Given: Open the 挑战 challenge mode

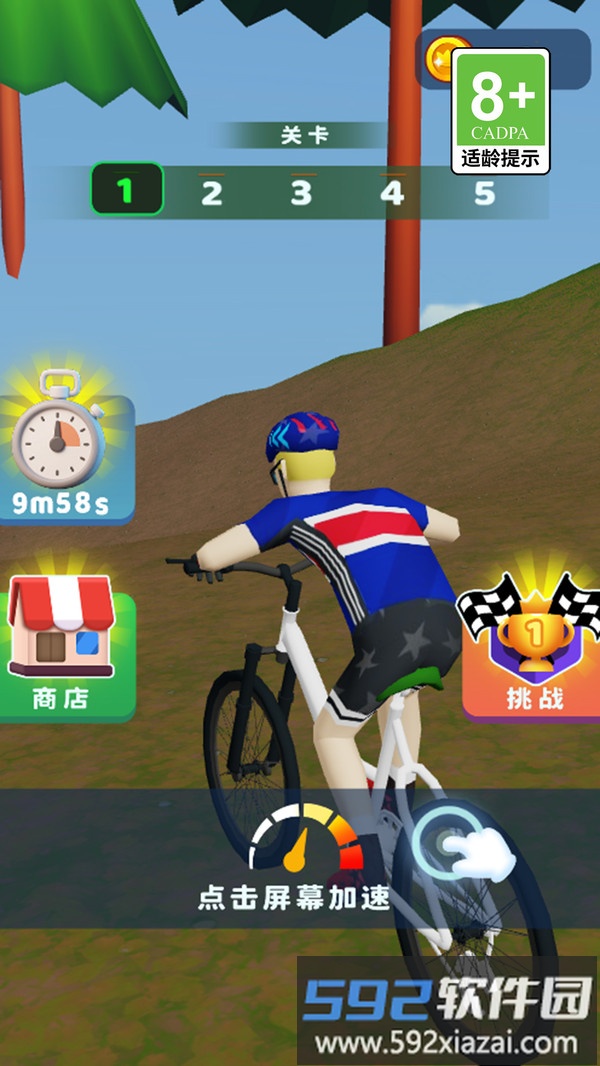Looking at the screenshot, I should [x=532, y=648].
